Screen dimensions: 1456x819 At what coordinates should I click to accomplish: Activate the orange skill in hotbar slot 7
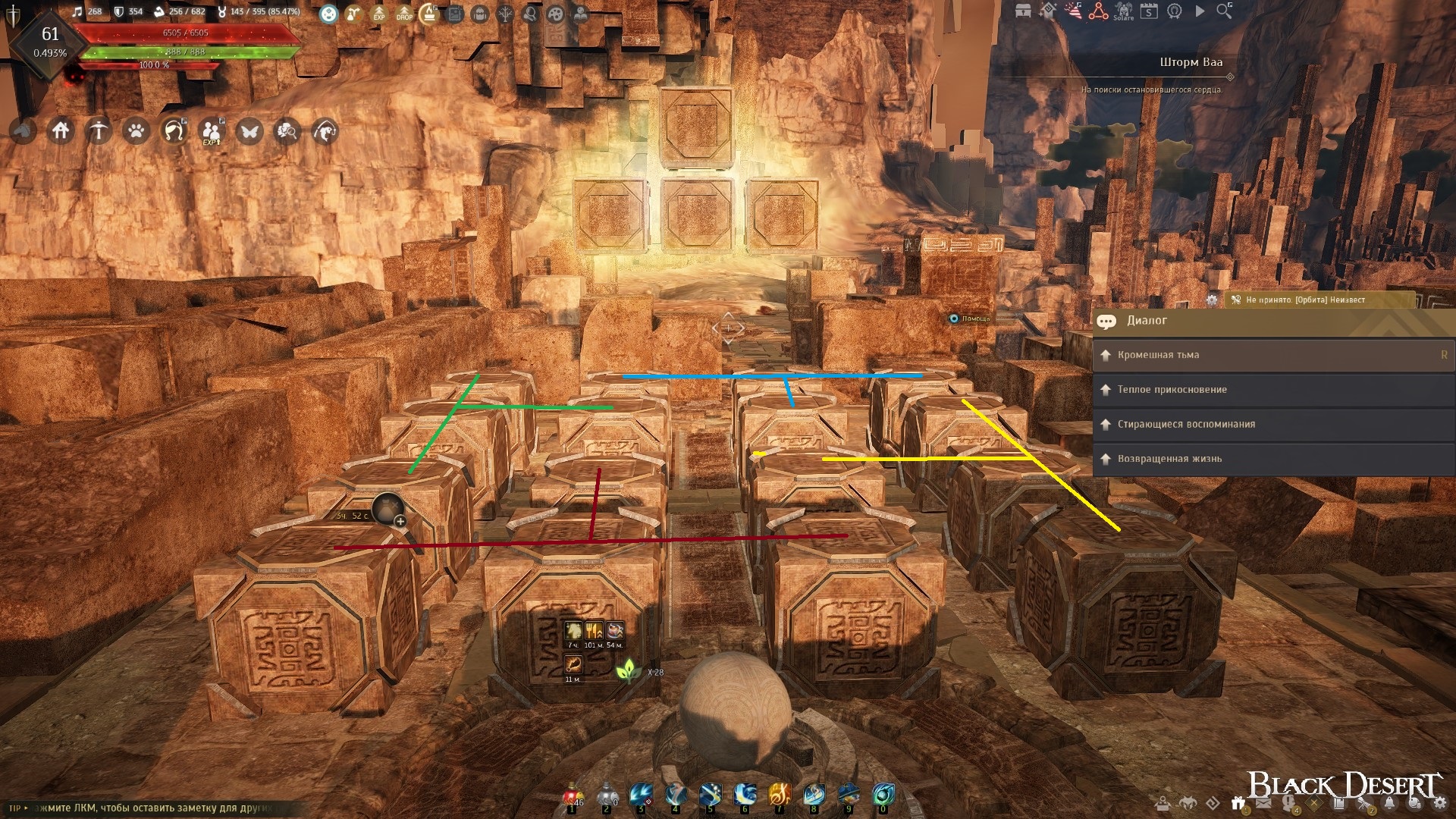[x=780, y=795]
